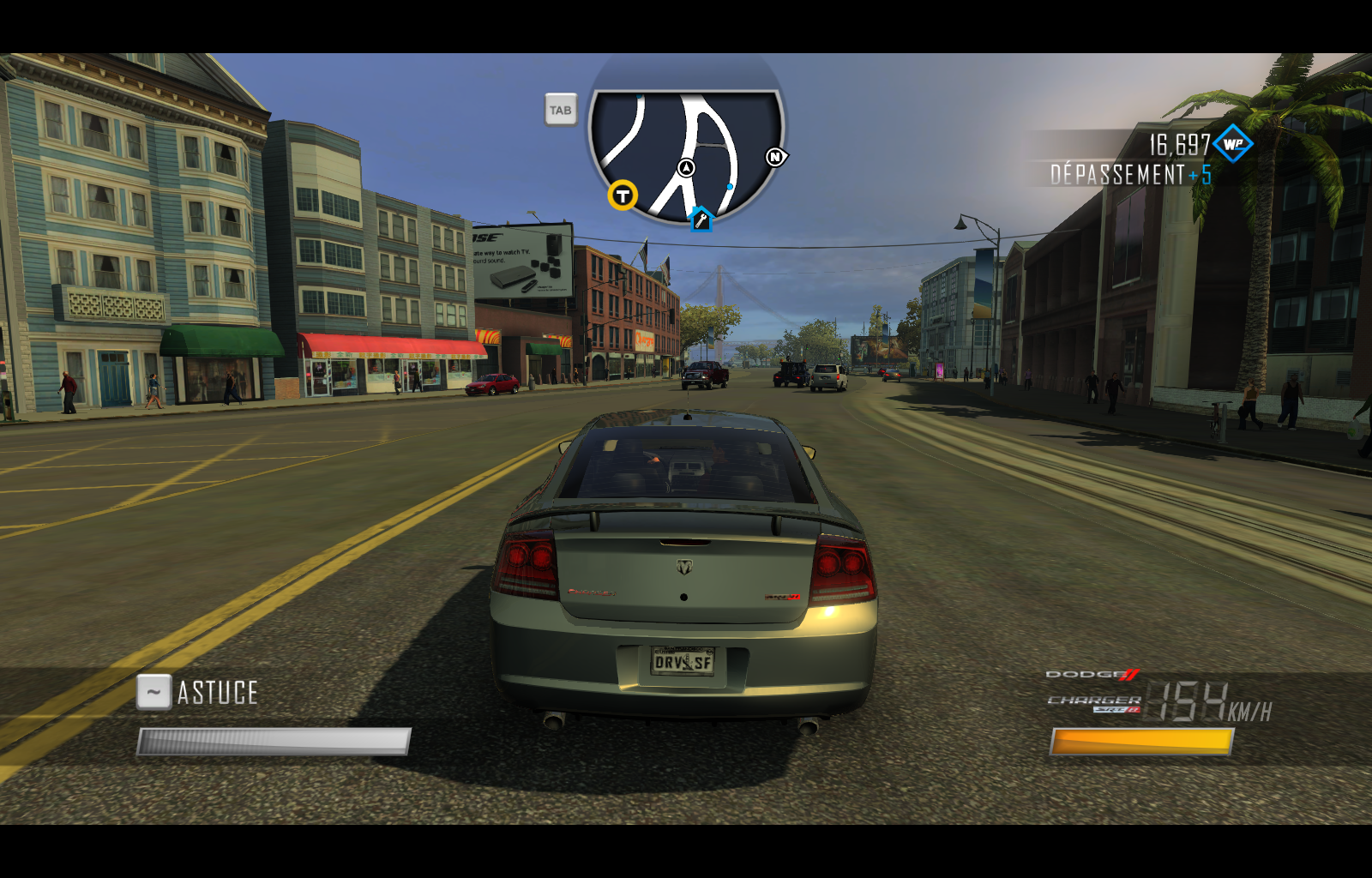Click the 16,697 willpower score counter

1179,144
